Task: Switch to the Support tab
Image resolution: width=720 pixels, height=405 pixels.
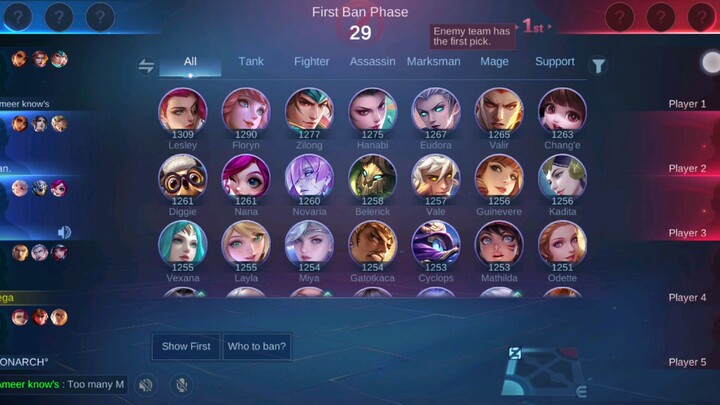Action: tap(555, 62)
